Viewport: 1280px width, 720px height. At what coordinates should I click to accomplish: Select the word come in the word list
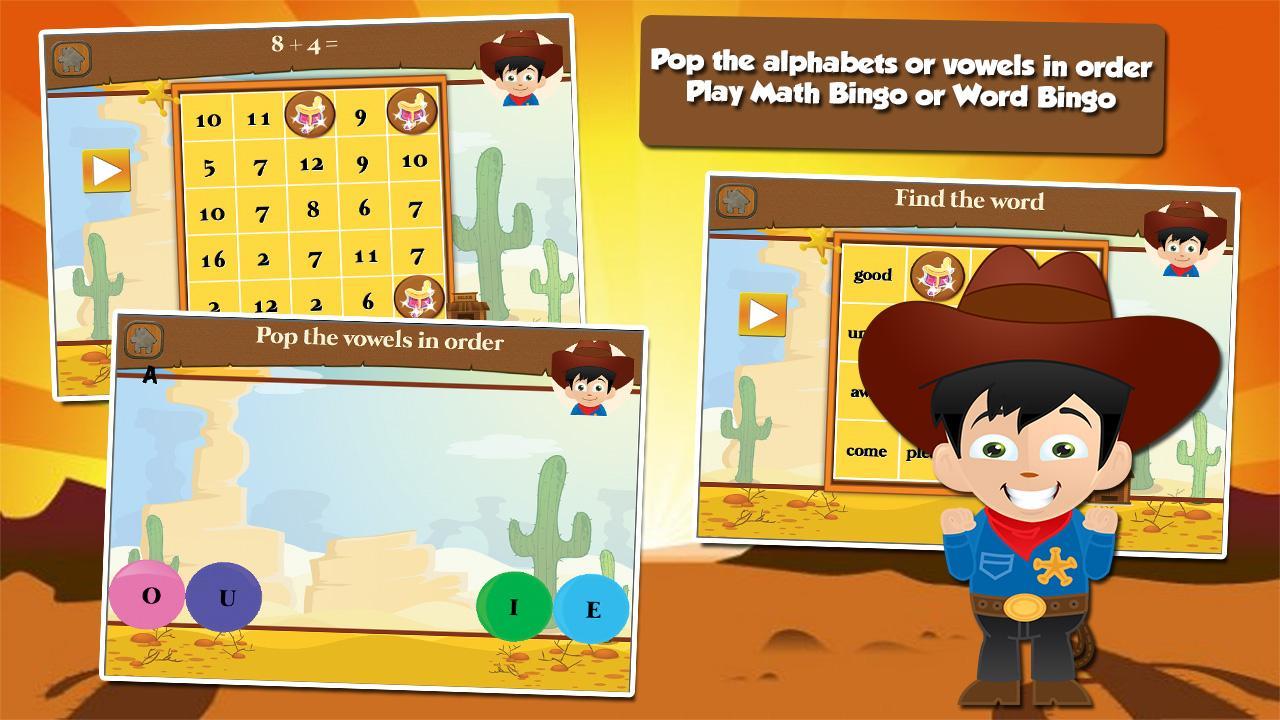pyautogui.click(x=869, y=452)
